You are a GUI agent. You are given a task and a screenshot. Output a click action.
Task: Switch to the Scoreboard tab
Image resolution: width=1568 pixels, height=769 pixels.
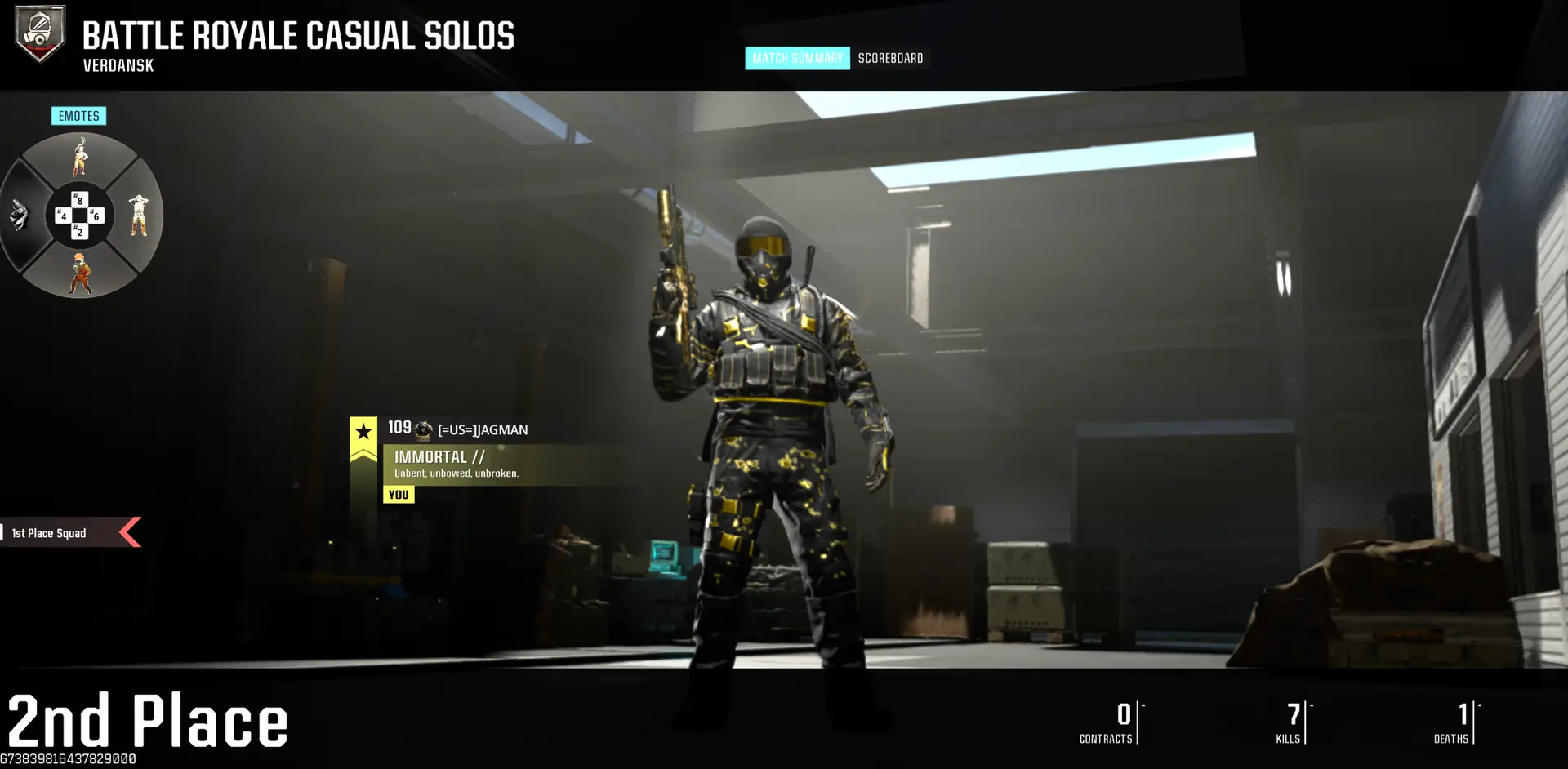890,58
